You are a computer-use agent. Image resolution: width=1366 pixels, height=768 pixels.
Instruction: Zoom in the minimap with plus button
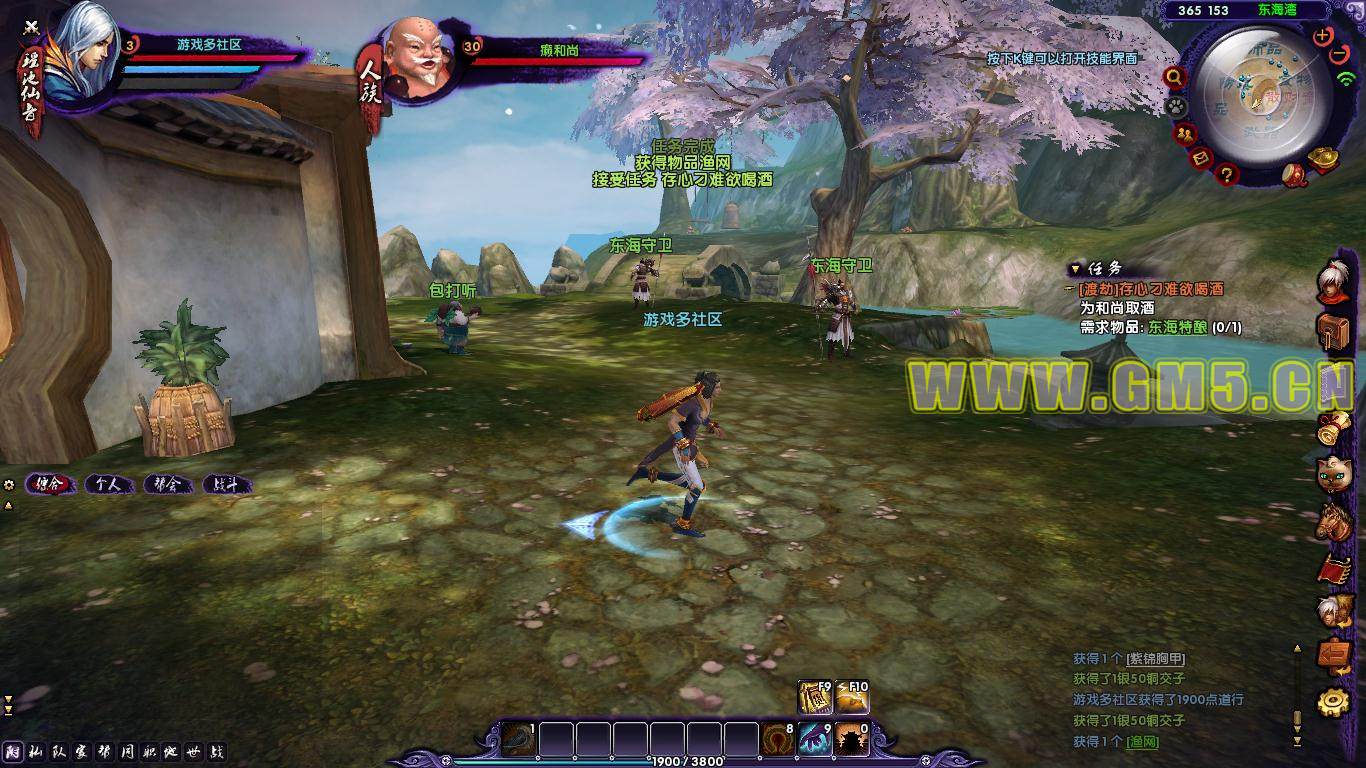[x=1324, y=35]
